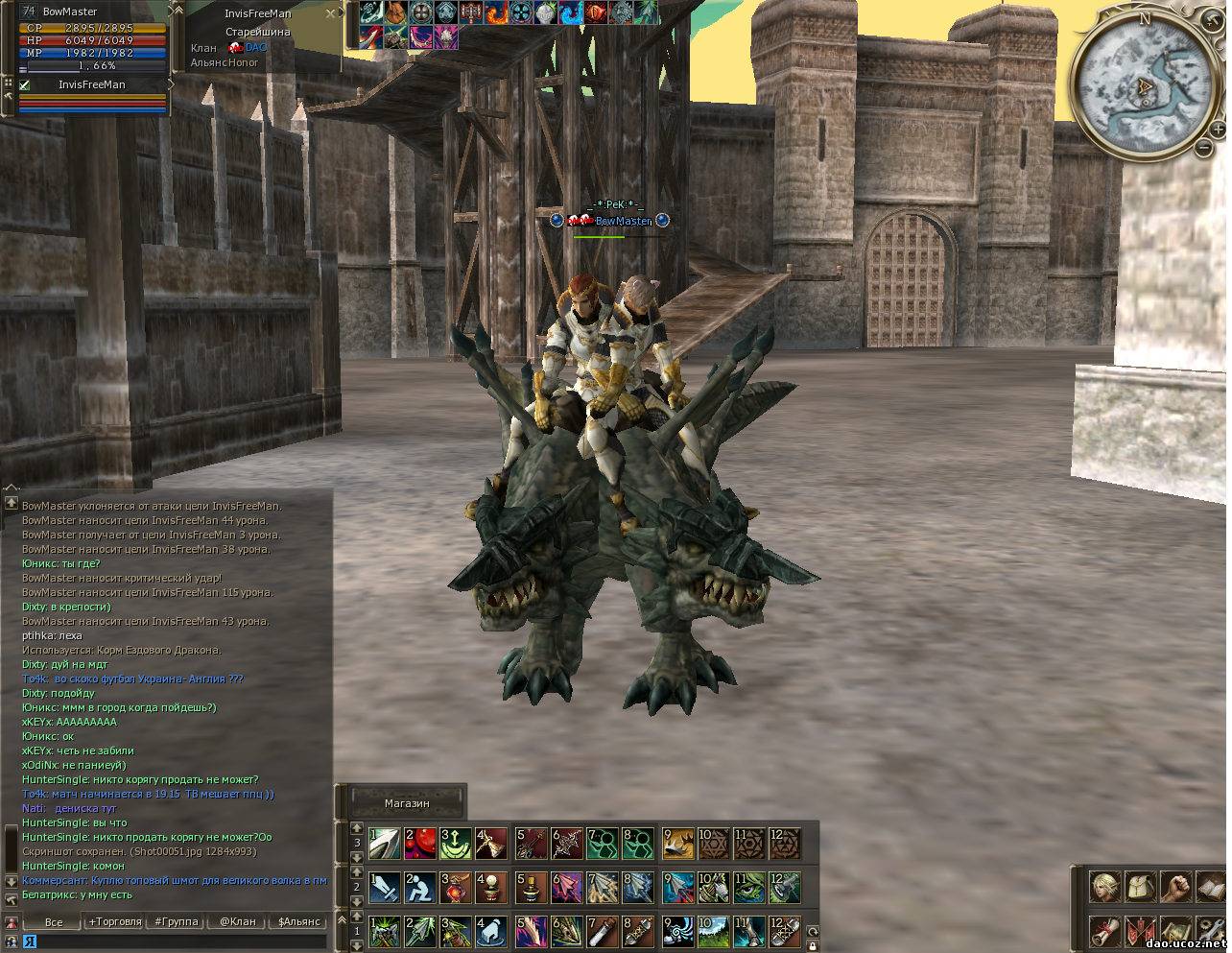The width and height of the screenshot is (1232, 953).
Task: Open the actions fist icon
Action: [x=1175, y=887]
